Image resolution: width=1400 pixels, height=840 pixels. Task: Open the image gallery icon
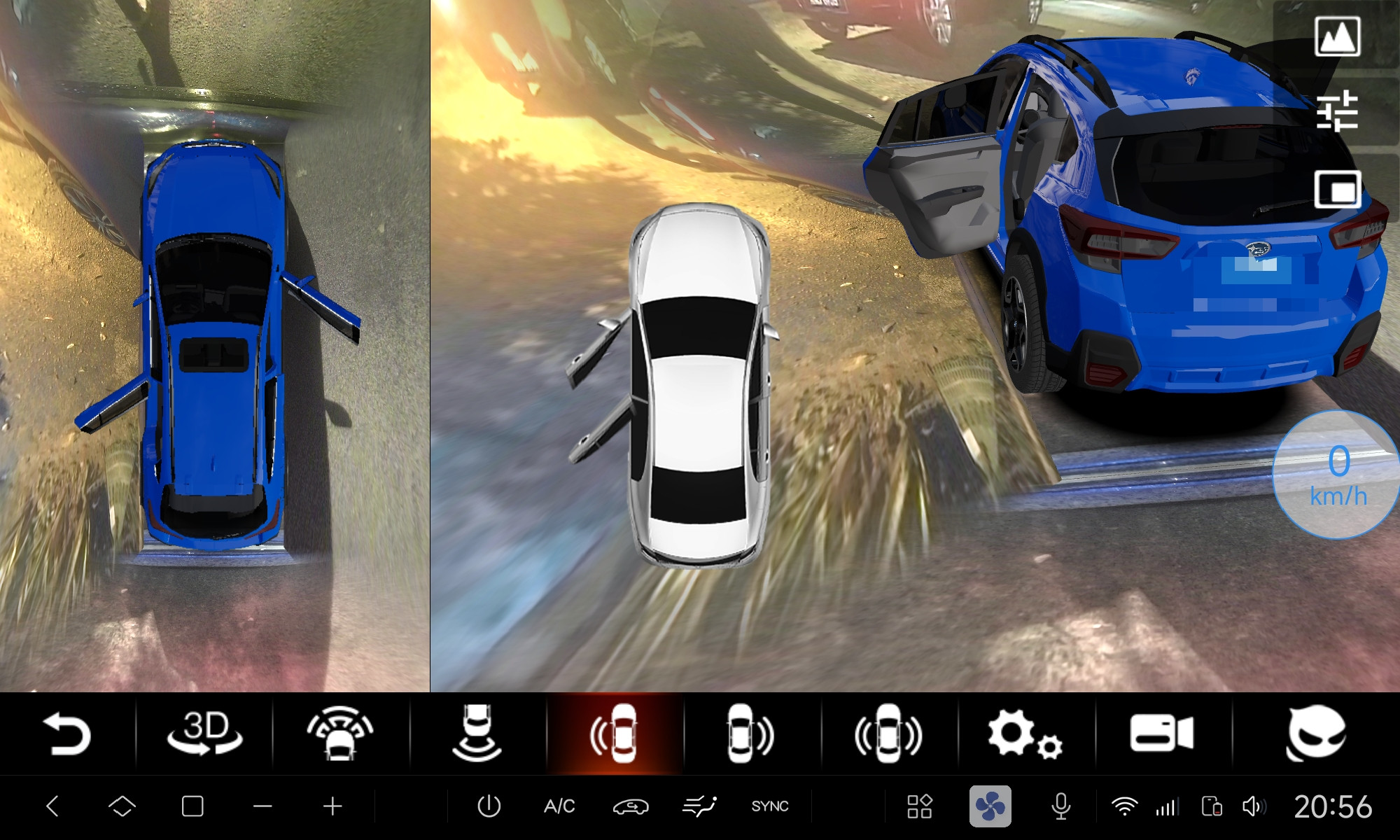click(1338, 36)
